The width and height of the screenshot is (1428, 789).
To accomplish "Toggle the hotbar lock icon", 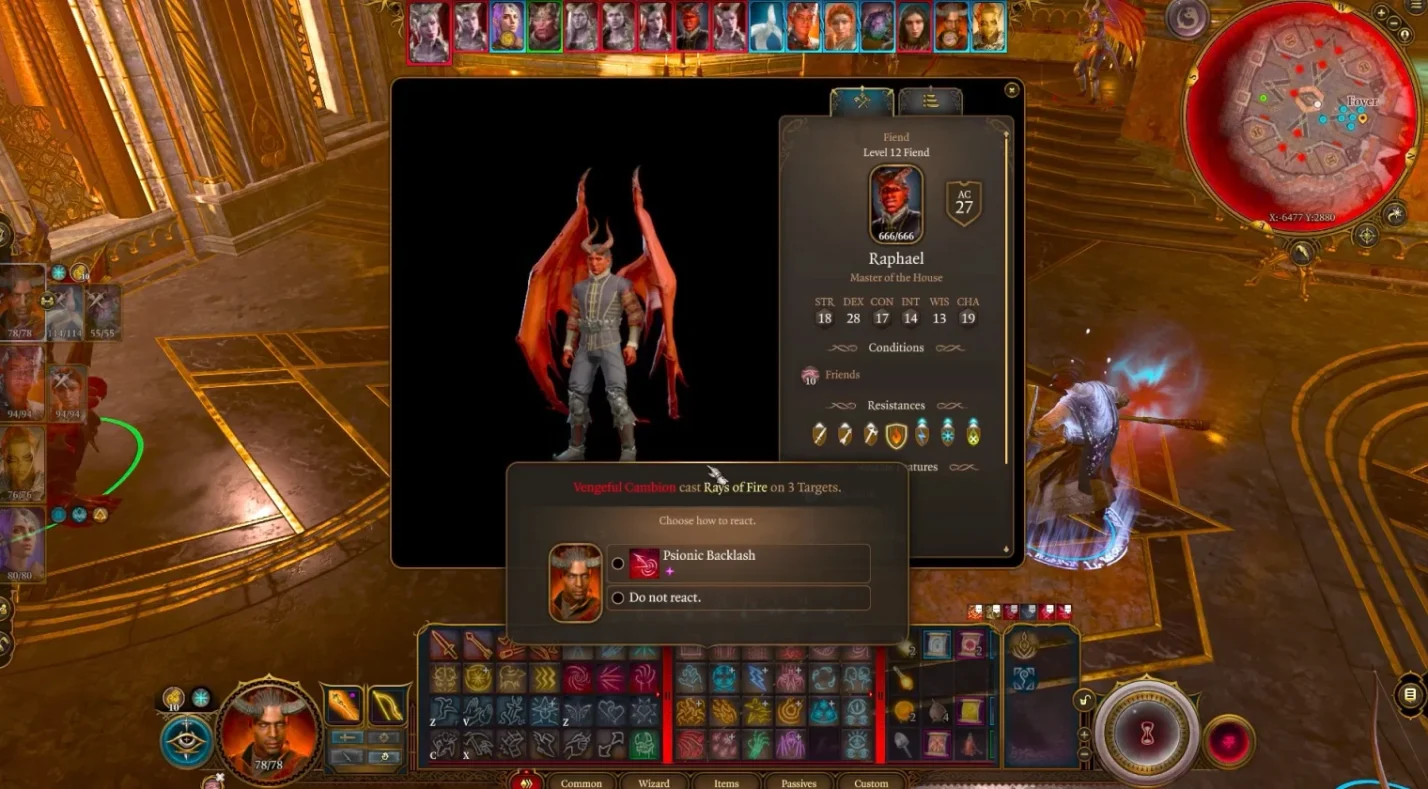I will (1083, 701).
